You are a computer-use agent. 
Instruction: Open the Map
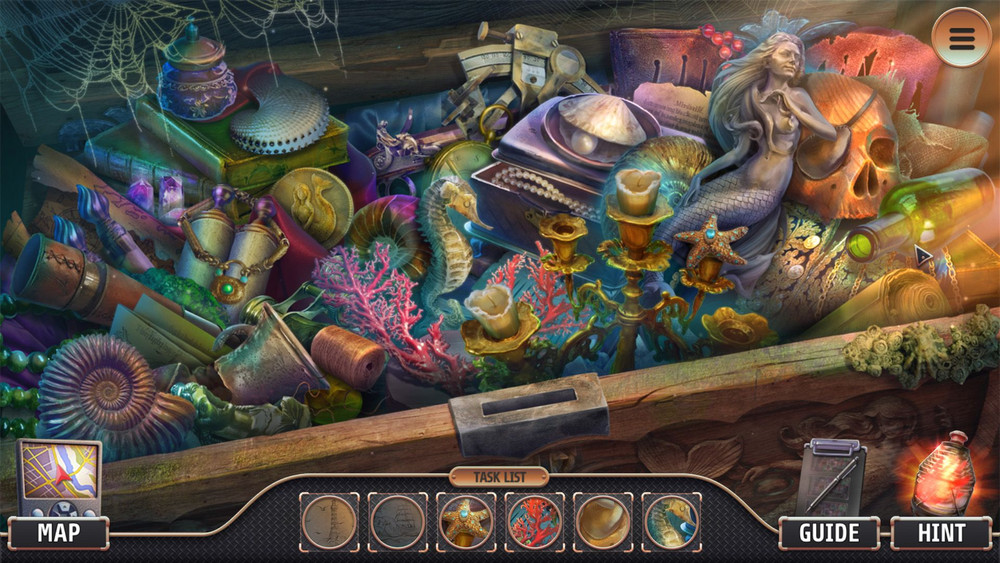pyautogui.click(x=58, y=533)
